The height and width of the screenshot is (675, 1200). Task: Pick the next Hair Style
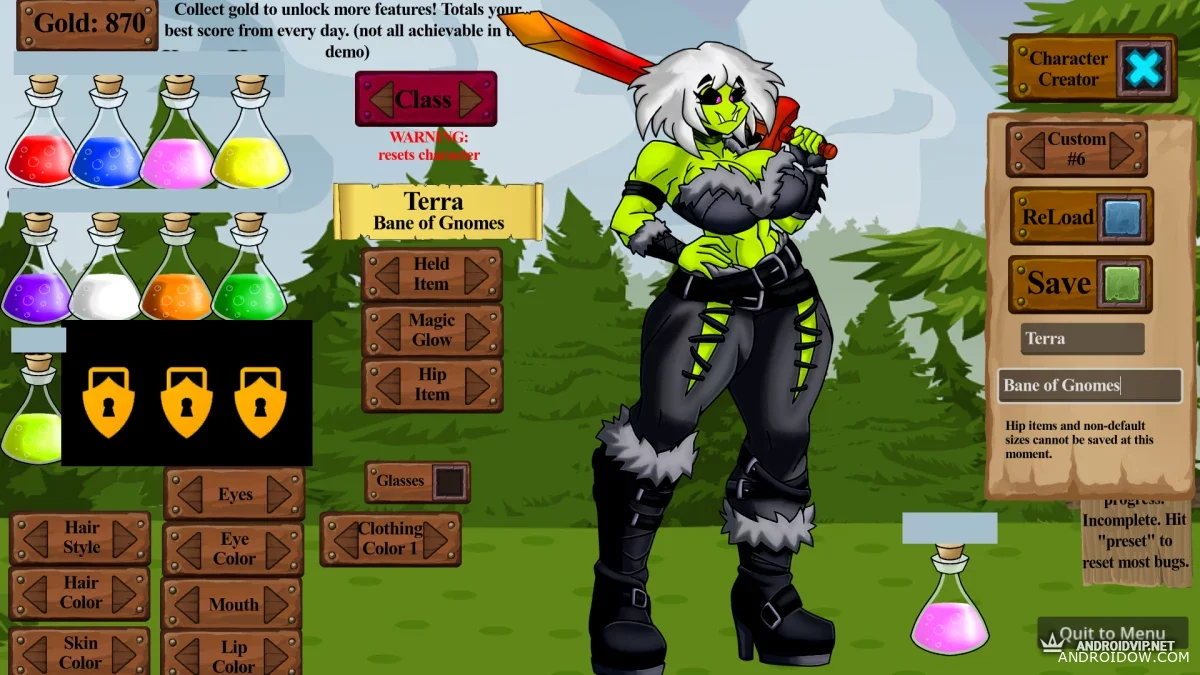coord(125,539)
